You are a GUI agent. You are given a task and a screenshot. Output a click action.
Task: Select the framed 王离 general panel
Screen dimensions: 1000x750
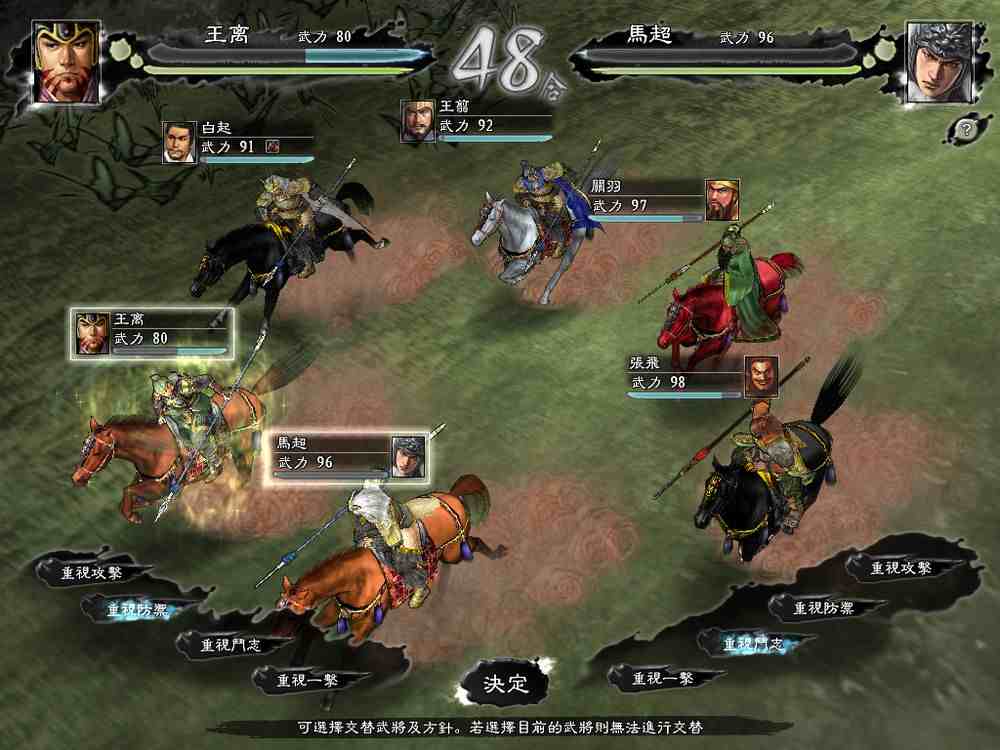(x=154, y=333)
